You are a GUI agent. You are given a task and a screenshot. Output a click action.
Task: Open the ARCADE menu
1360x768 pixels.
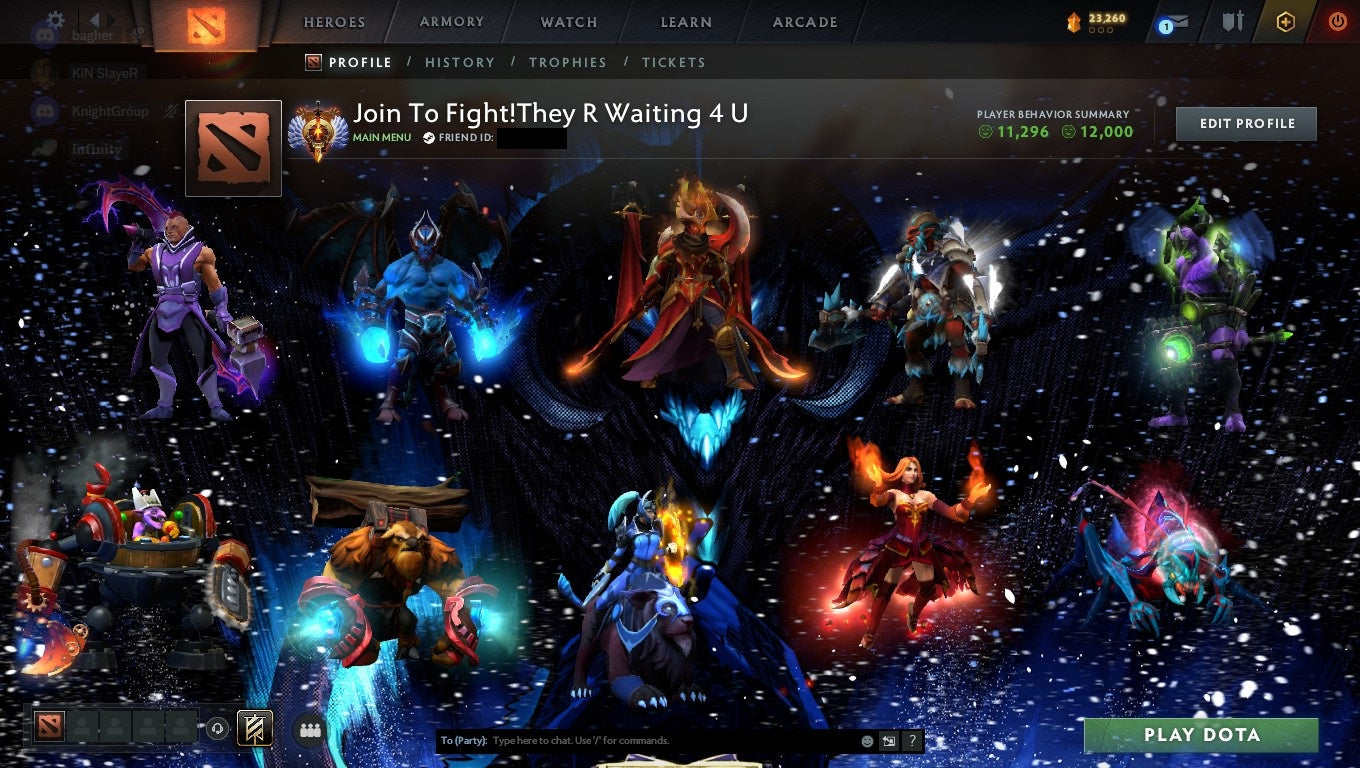[805, 21]
